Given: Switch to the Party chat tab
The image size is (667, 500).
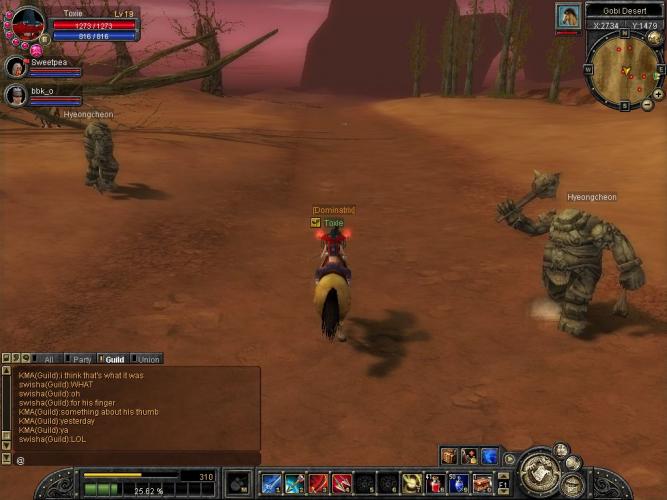Looking at the screenshot, I should tap(81, 359).
